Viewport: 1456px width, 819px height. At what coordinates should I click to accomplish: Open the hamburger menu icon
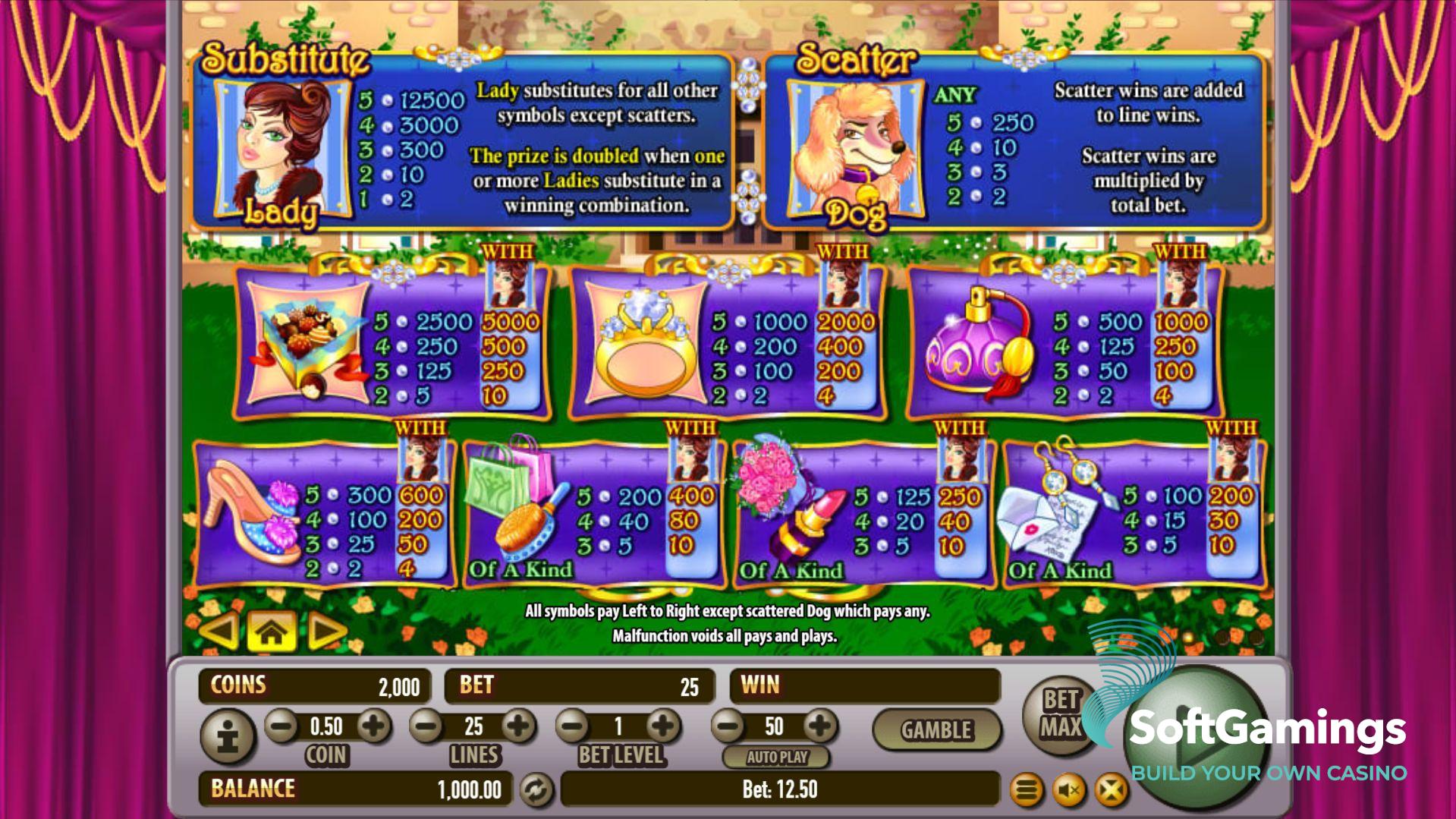(x=1027, y=791)
